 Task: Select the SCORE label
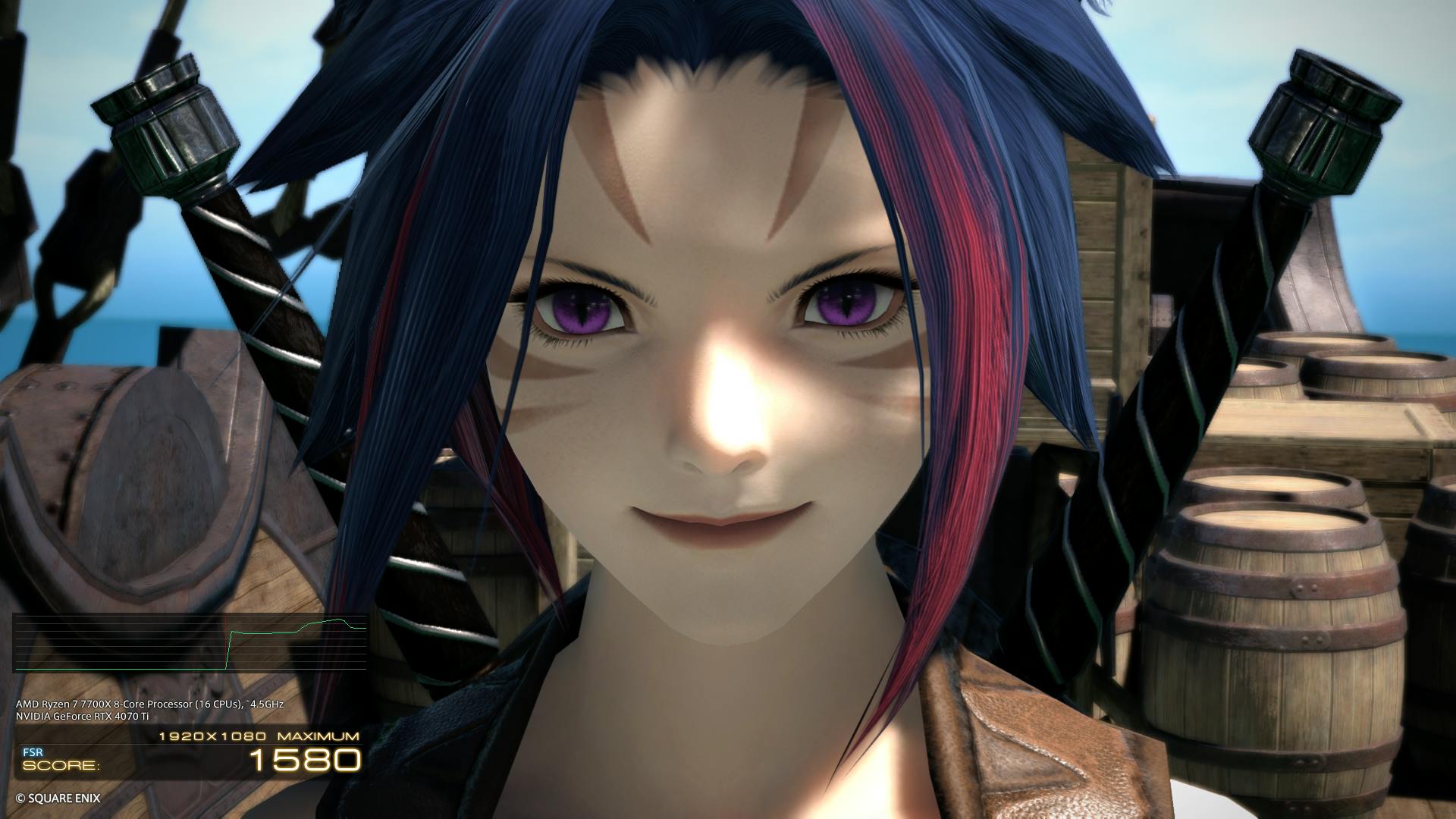61,766
